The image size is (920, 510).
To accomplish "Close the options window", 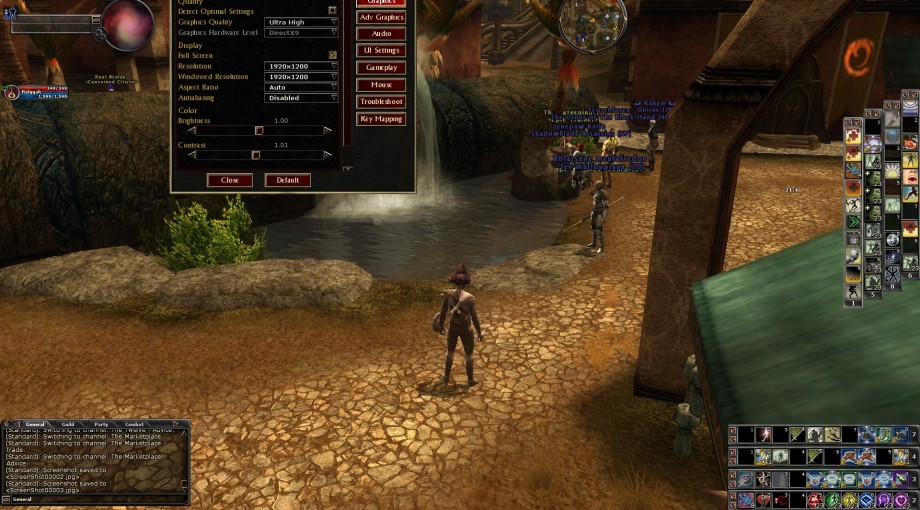I will 230,180.
